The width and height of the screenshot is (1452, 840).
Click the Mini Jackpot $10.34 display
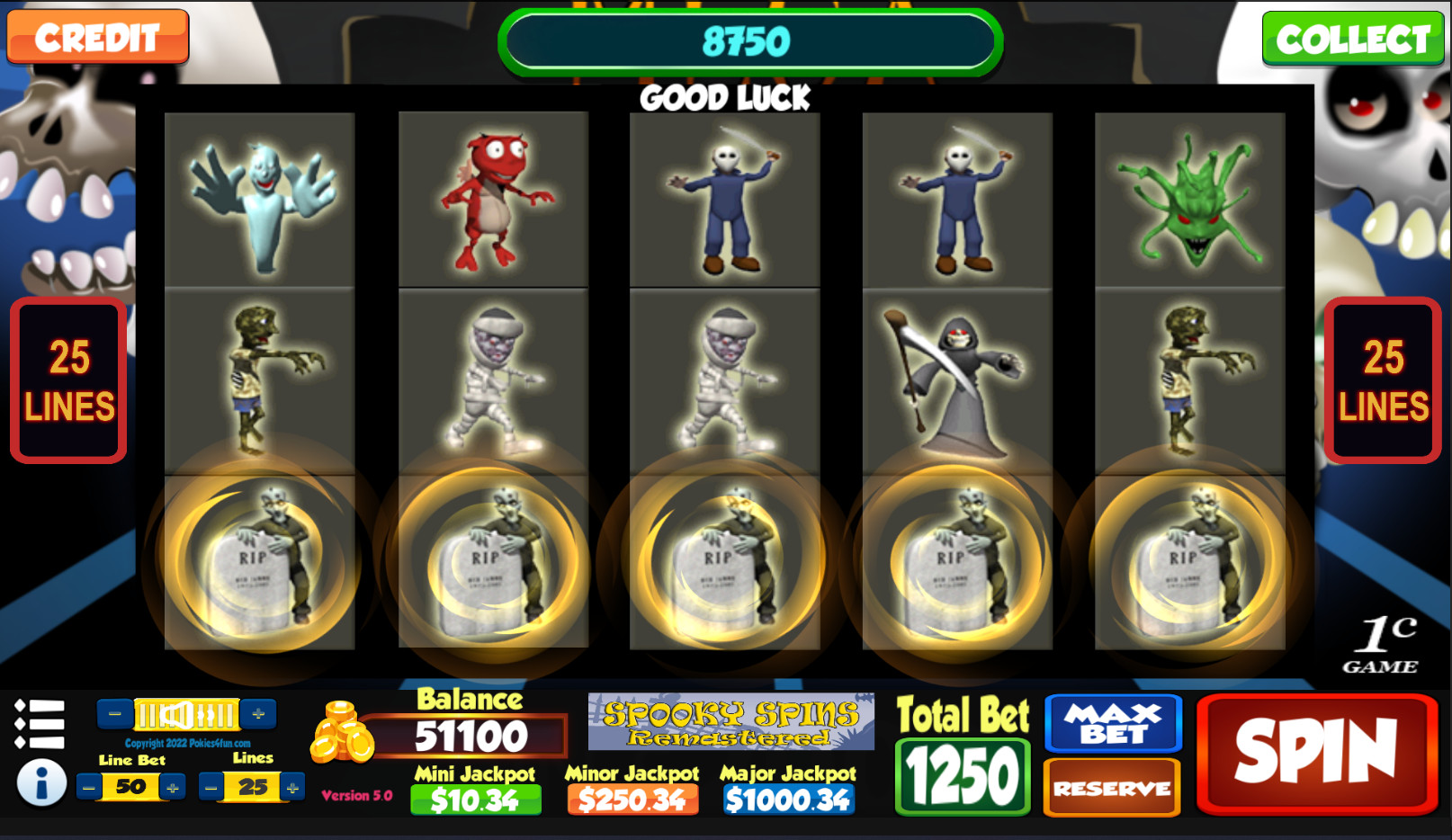tap(474, 797)
